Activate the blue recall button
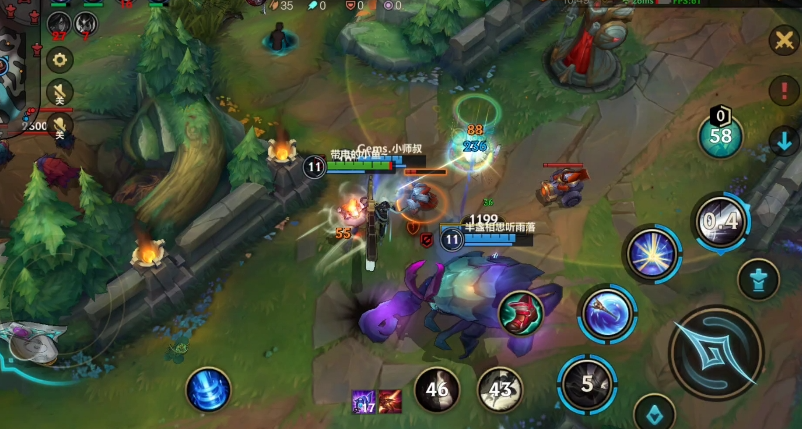Image resolution: width=802 pixels, height=429 pixels. (208, 389)
